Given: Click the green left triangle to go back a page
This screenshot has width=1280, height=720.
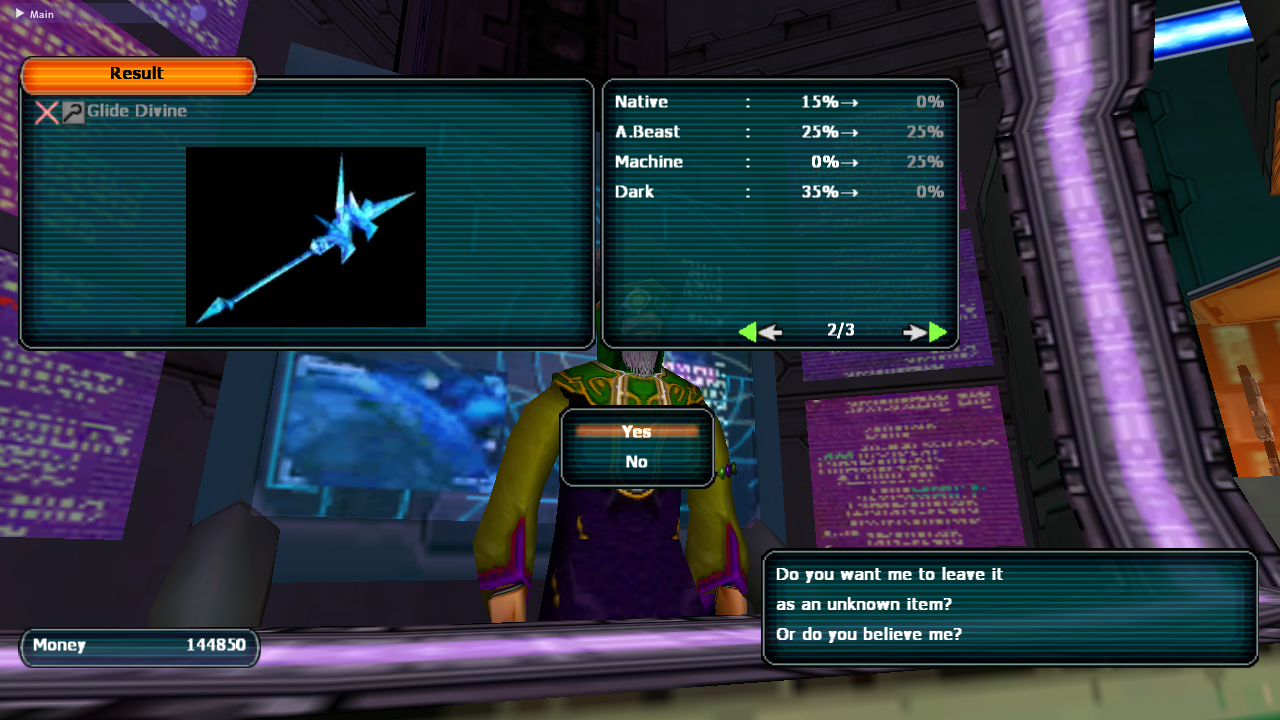Looking at the screenshot, I should point(748,330).
